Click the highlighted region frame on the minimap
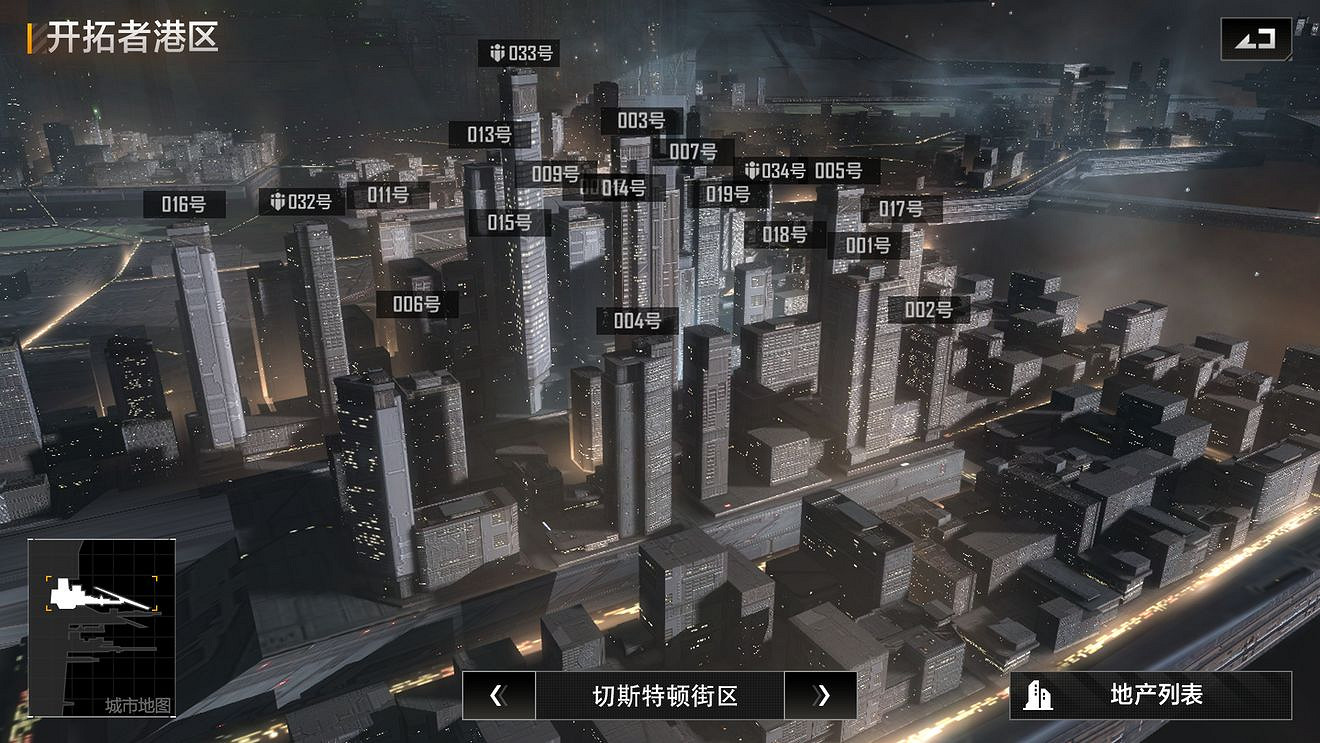 tap(100, 592)
